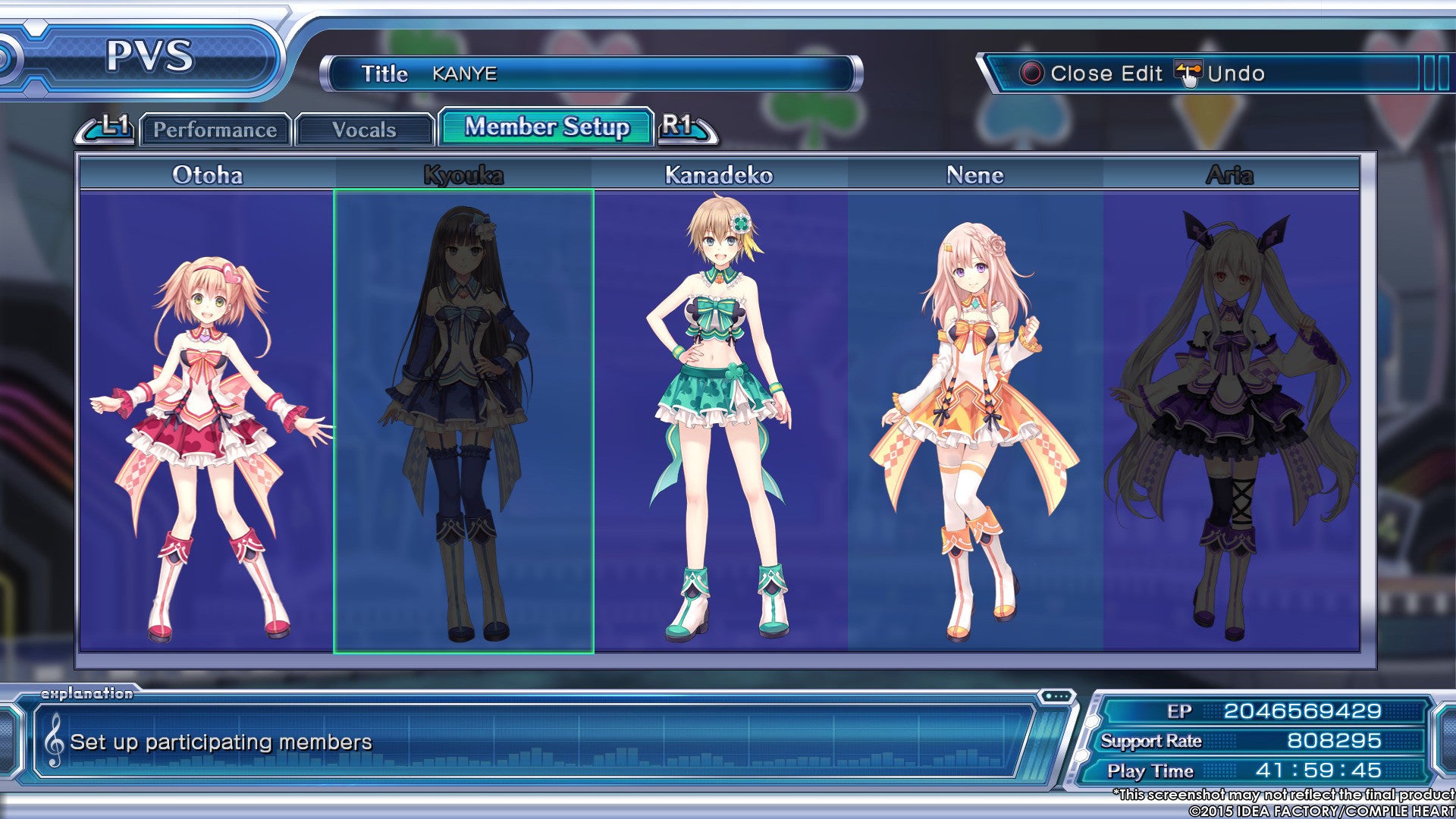This screenshot has height=819, width=1456.
Task: Undo the last edit
Action: click(1221, 74)
